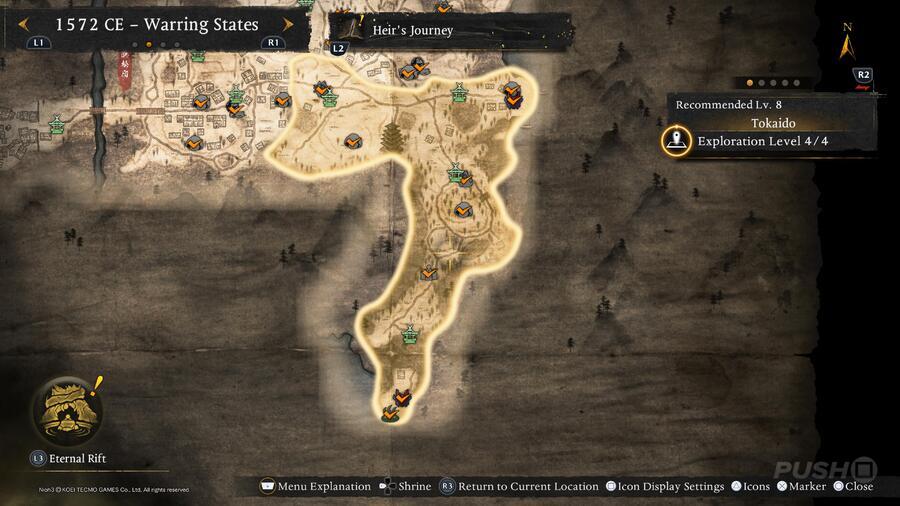Advance to the next era with right arrow
The image size is (900, 506).
coord(289,24)
